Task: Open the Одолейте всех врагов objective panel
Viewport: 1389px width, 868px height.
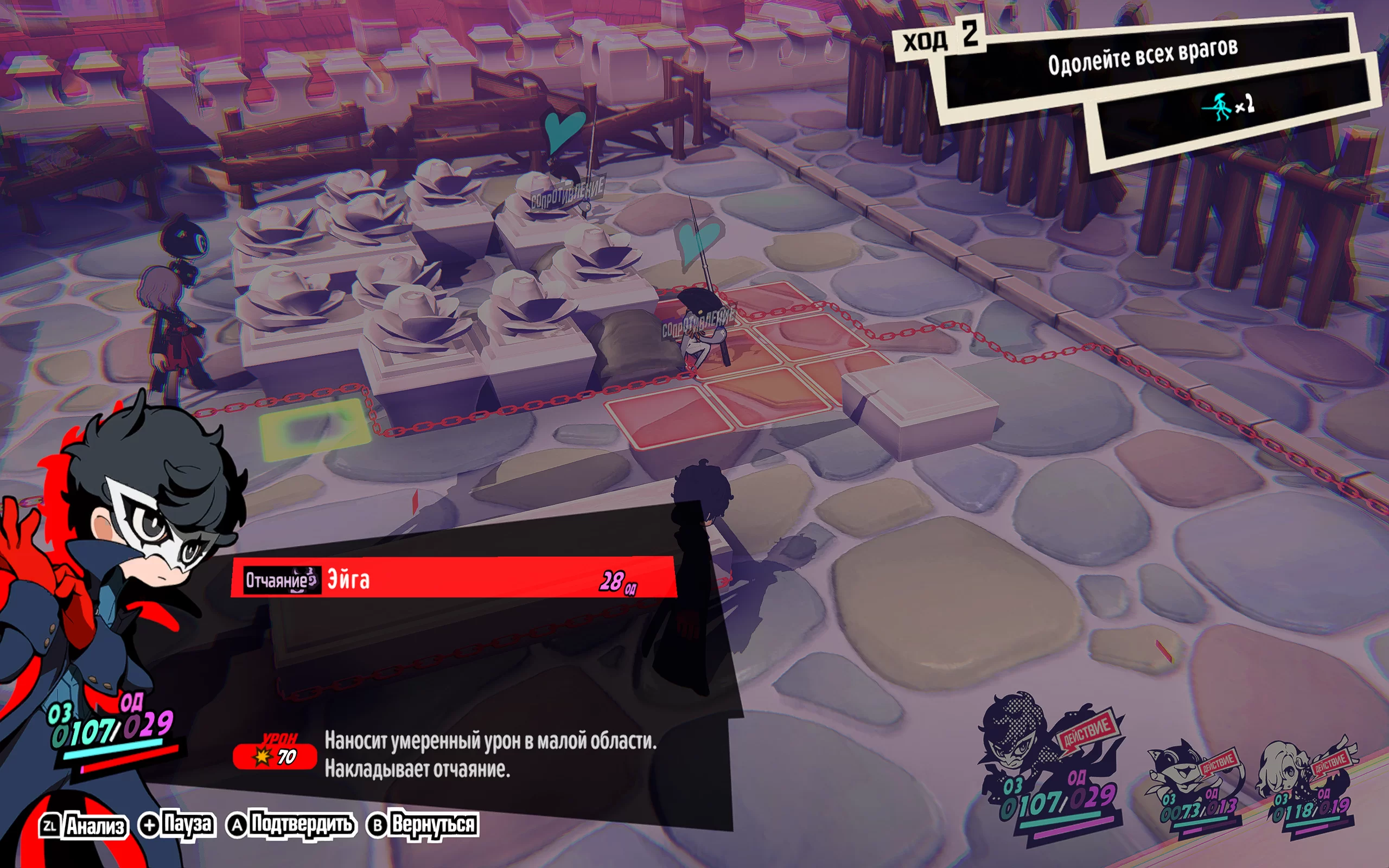Action: coord(1142,56)
